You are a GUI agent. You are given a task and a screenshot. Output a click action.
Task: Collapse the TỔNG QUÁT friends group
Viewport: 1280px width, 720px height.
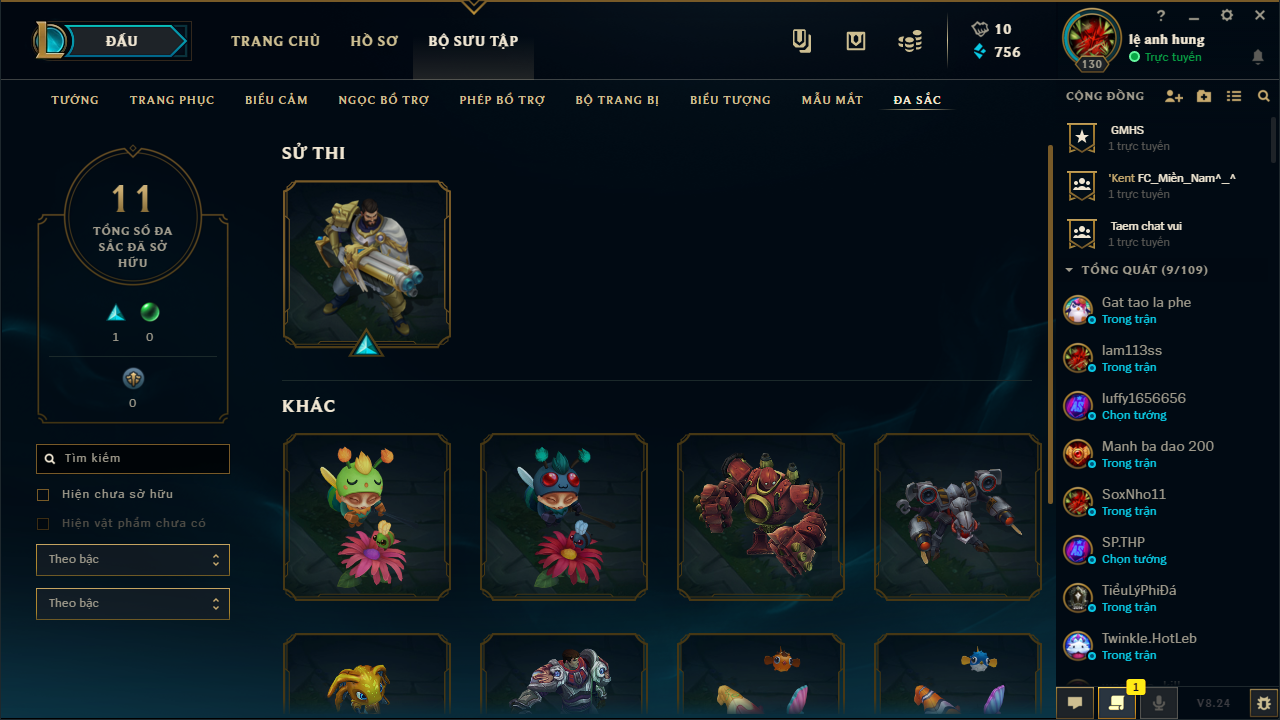1070,270
